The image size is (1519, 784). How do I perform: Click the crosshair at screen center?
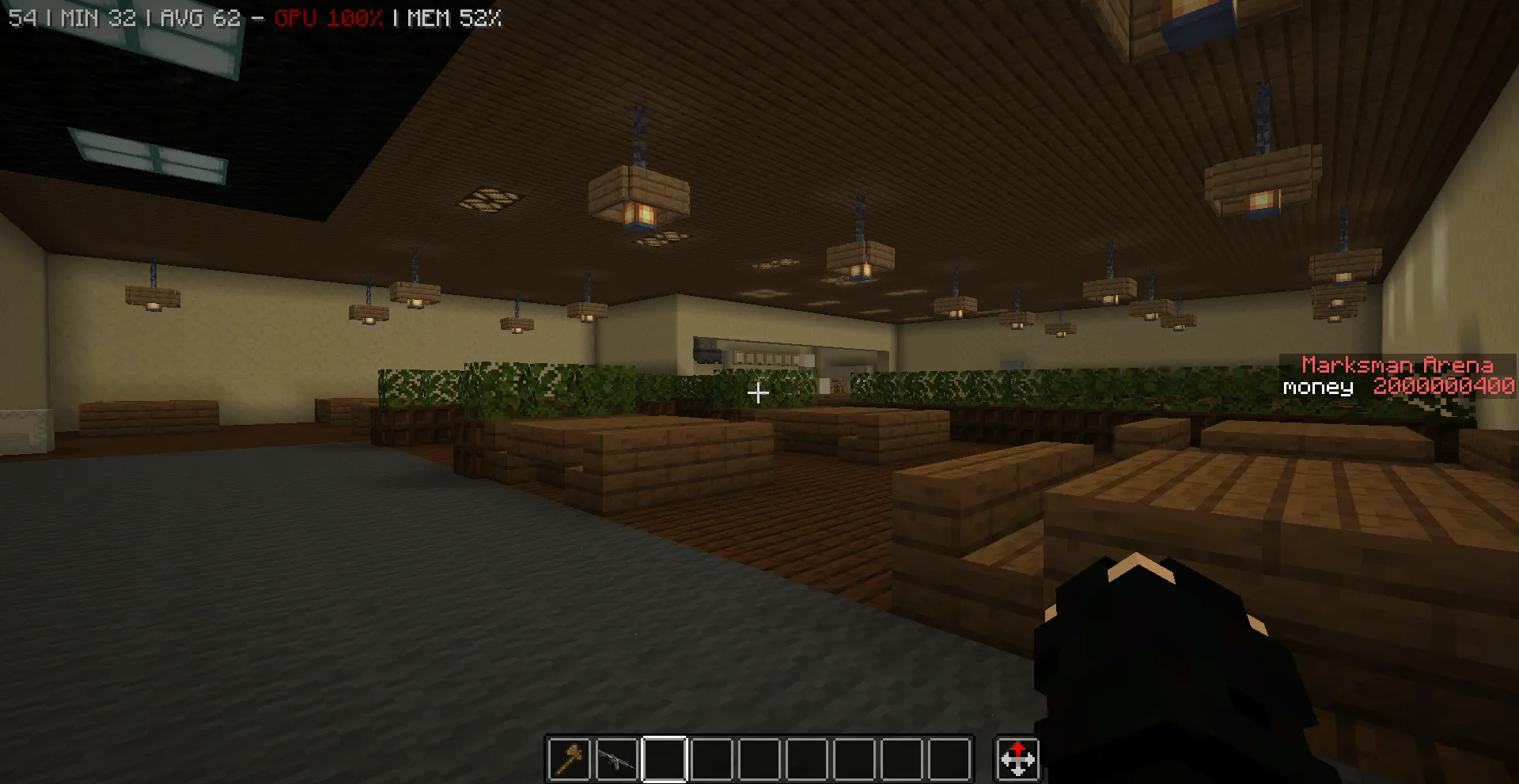click(x=758, y=393)
